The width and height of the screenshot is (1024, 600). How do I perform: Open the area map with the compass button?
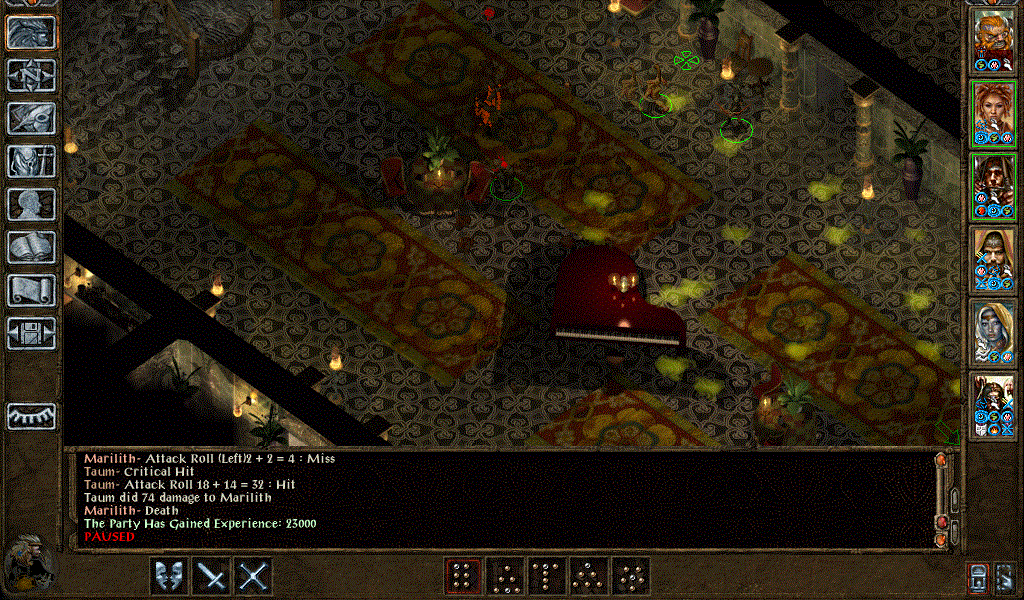pos(32,75)
